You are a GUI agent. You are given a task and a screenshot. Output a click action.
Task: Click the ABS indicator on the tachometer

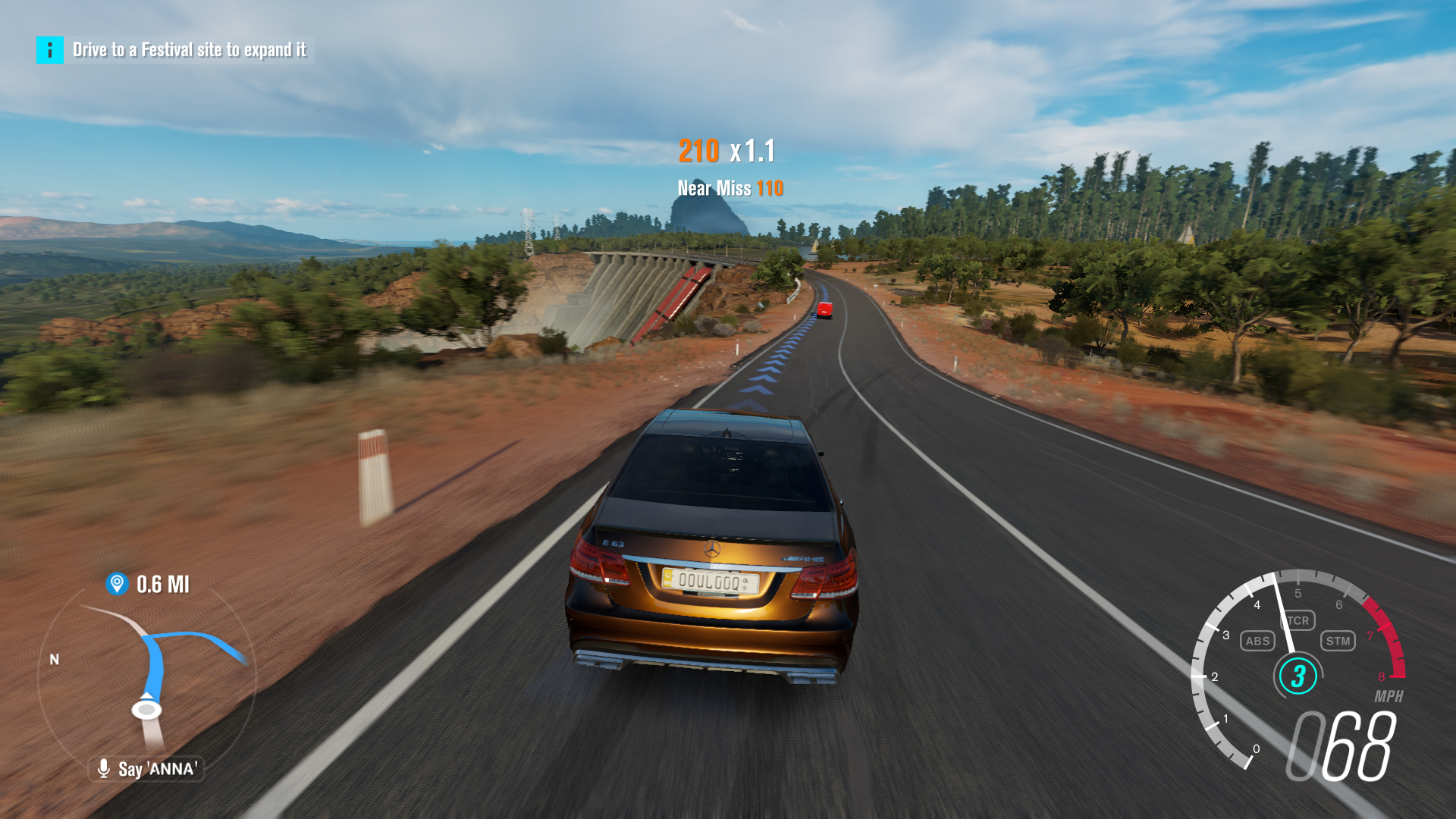[x=1257, y=641]
